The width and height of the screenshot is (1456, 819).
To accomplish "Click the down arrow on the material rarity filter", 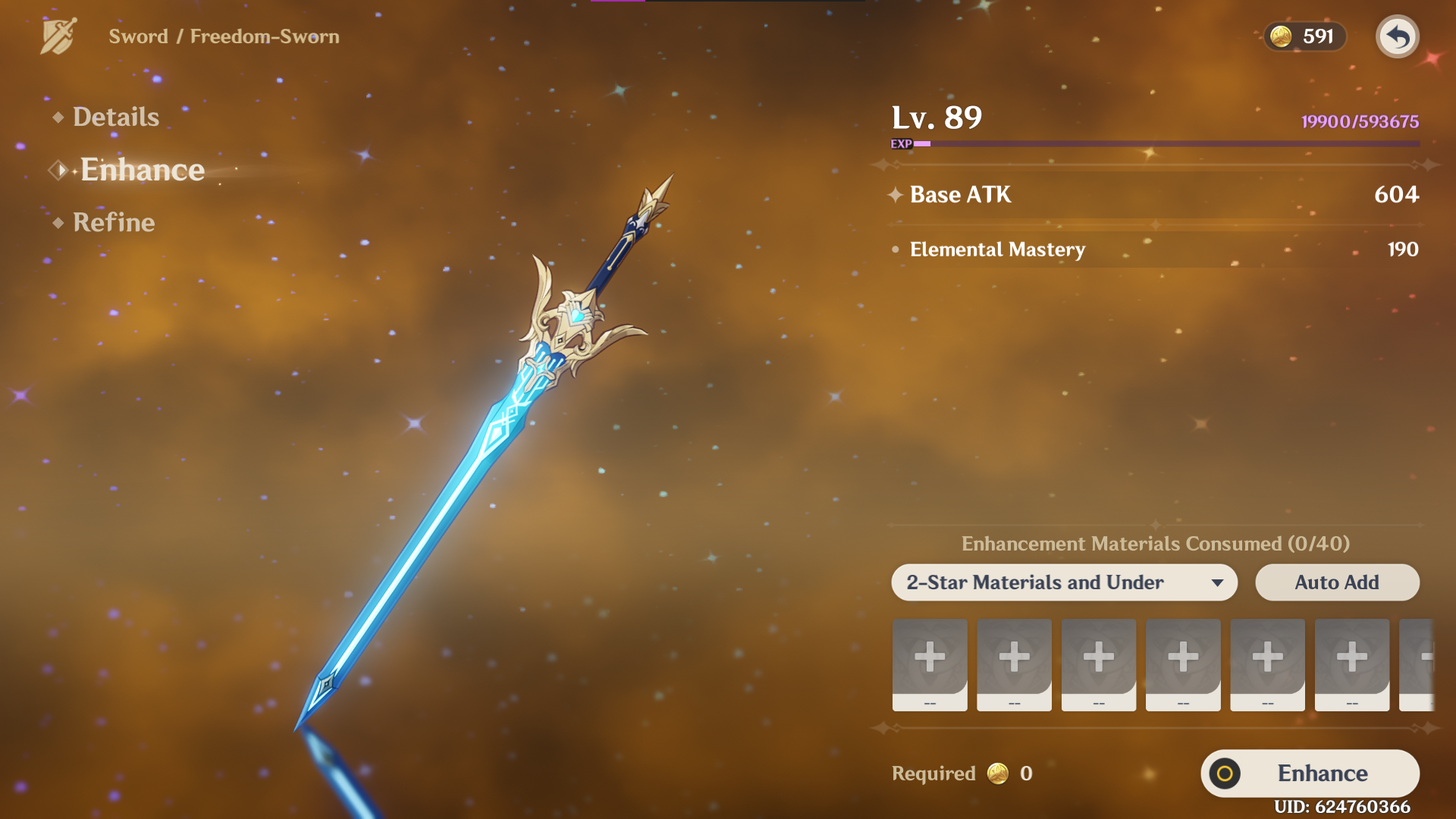I will point(1219,583).
